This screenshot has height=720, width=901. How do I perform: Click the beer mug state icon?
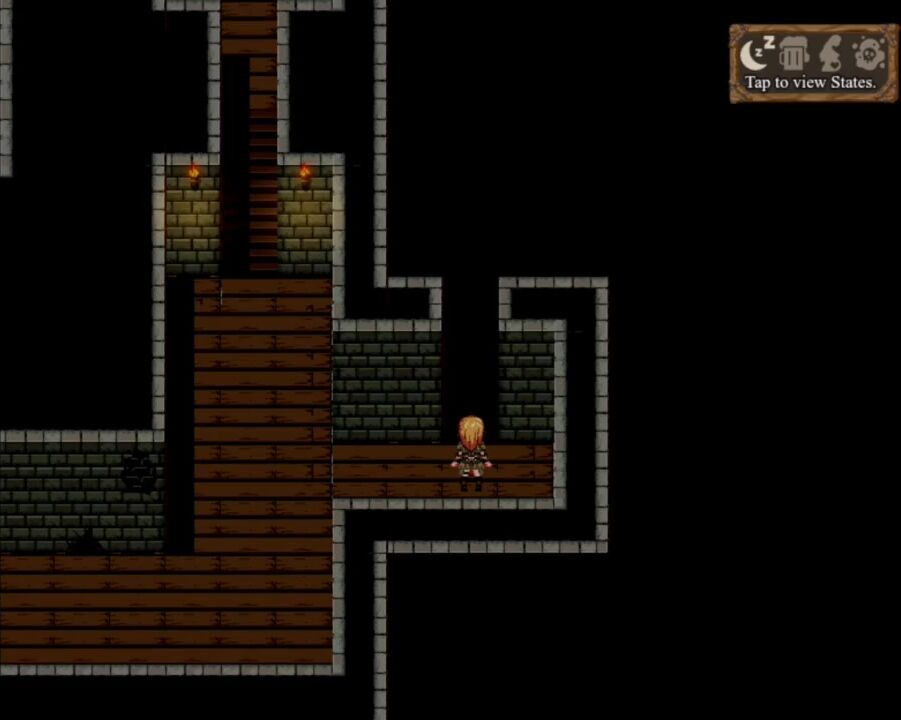(x=793, y=54)
